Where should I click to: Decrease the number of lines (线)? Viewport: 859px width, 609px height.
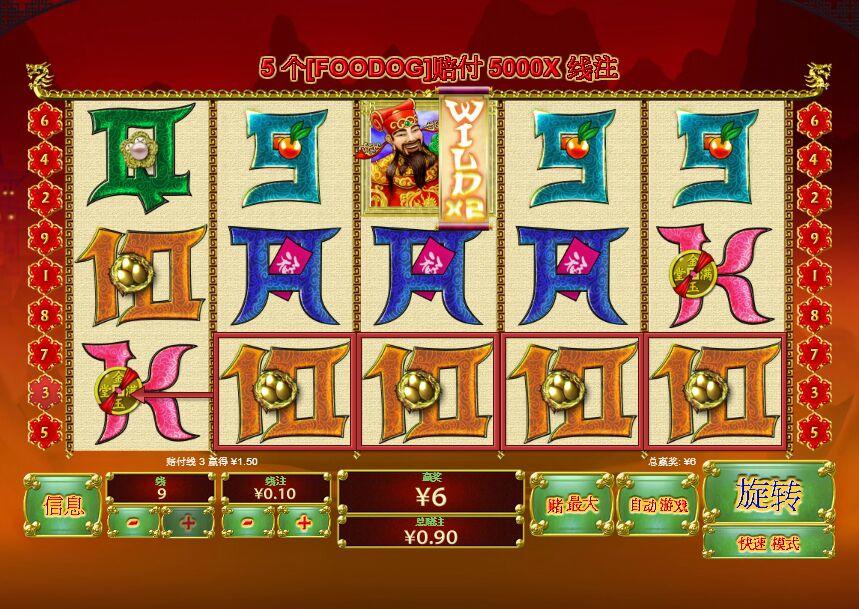(x=132, y=521)
